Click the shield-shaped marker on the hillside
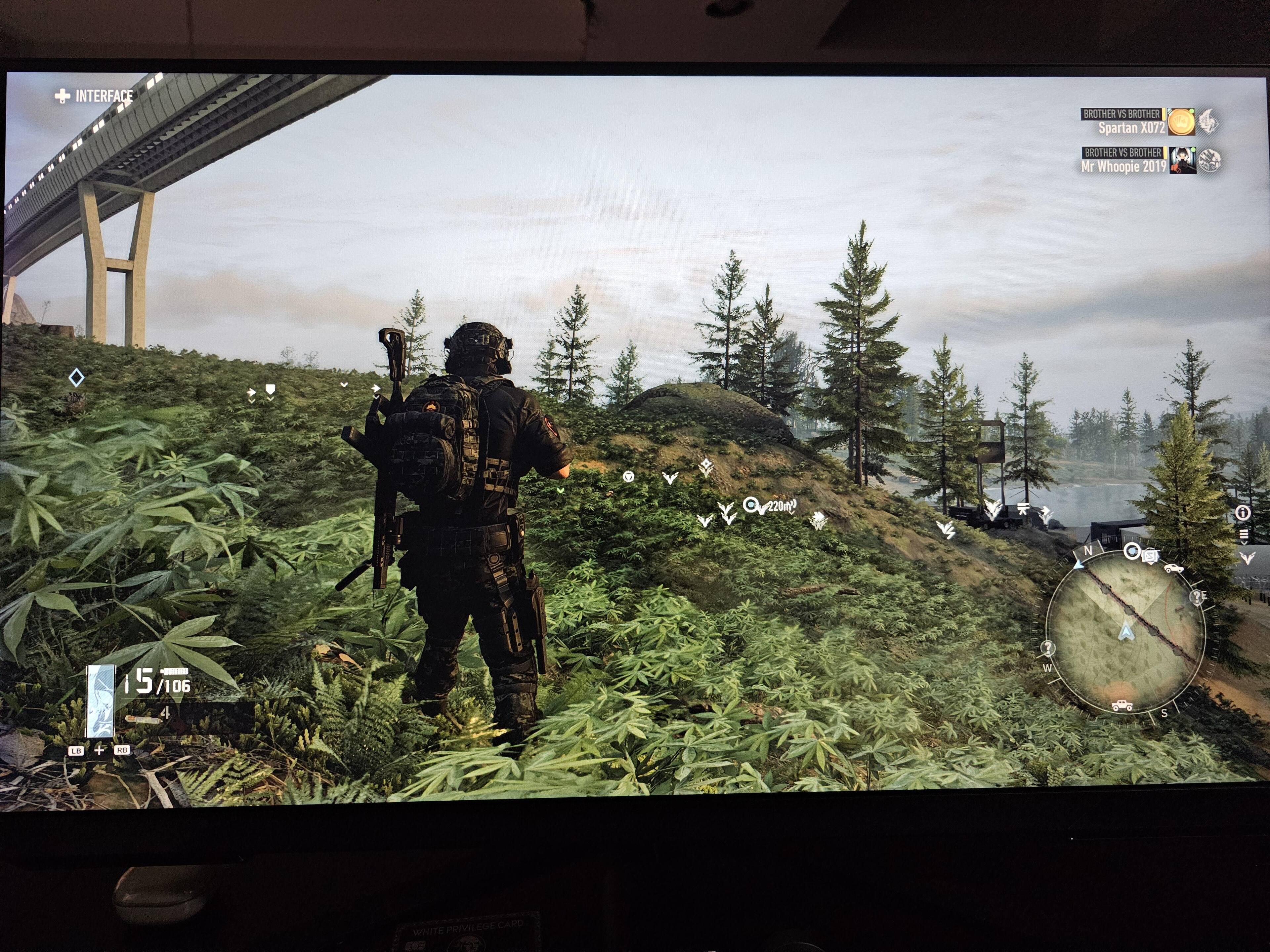This screenshot has height=952, width=1270. pos(270,390)
